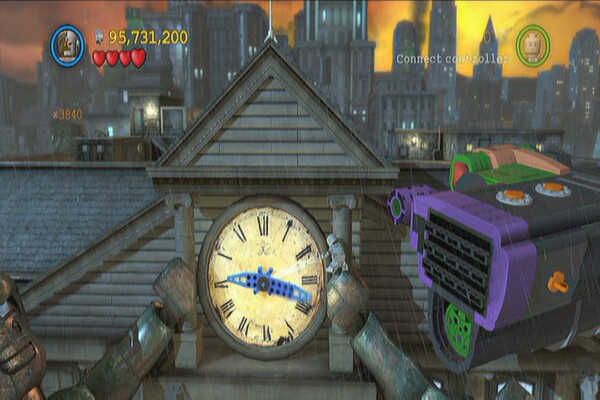This screenshot has height=400, width=600.
Task: Select player one's character portrait
Action: pyautogui.click(x=67, y=45)
